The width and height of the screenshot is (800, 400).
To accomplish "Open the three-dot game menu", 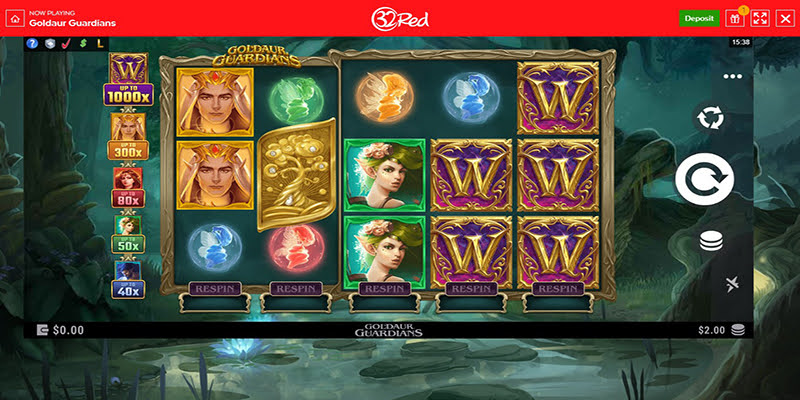I will coord(733,76).
